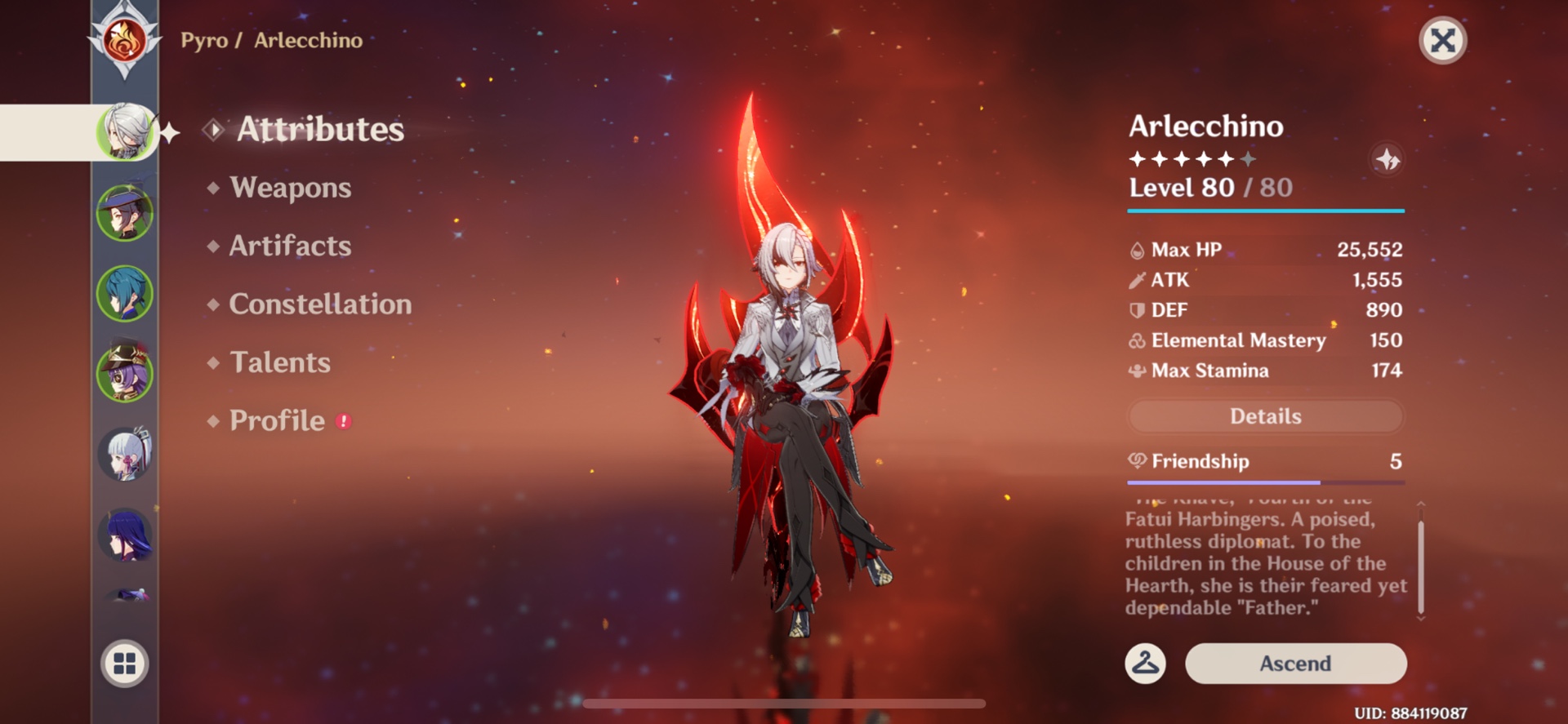Click the DEF shield stat icon
The image size is (1568, 724).
click(1136, 309)
